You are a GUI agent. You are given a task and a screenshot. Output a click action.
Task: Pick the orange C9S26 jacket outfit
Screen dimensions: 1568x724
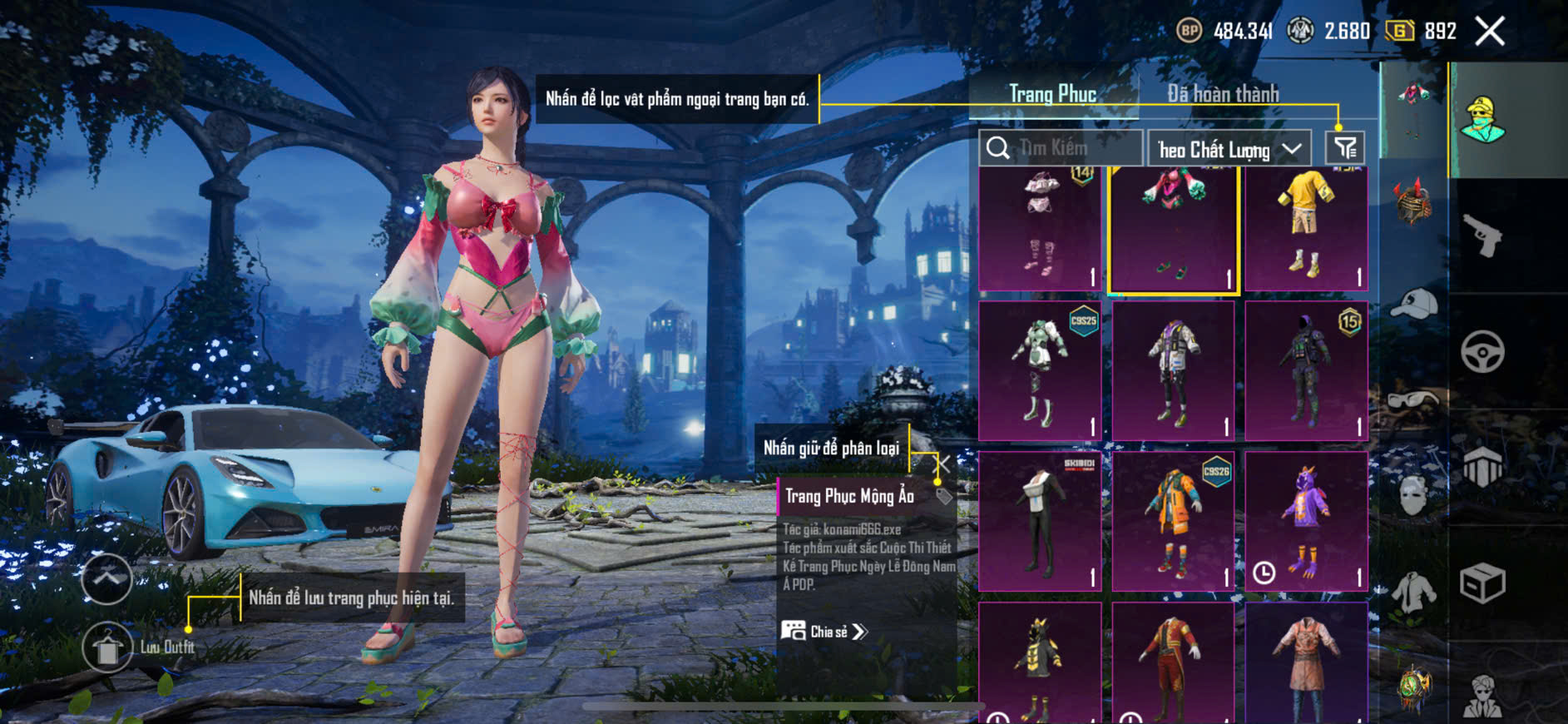pyautogui.click(x=1173, y=521)
